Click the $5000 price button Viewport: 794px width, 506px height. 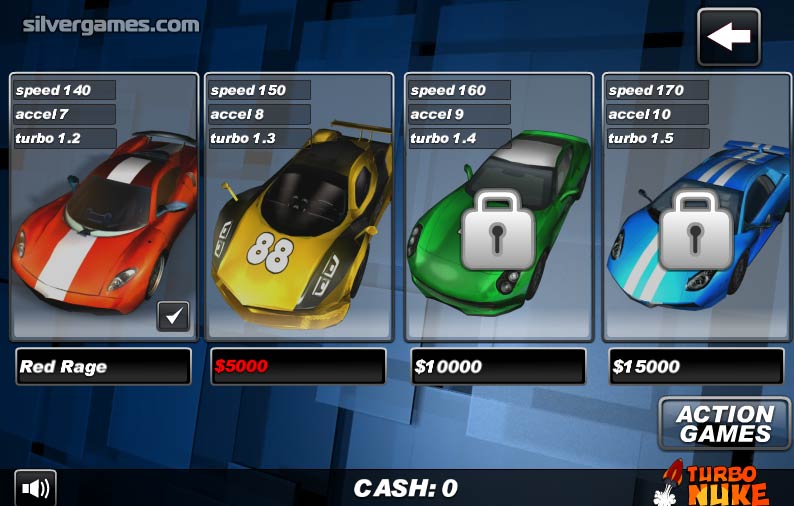point(297,366)
